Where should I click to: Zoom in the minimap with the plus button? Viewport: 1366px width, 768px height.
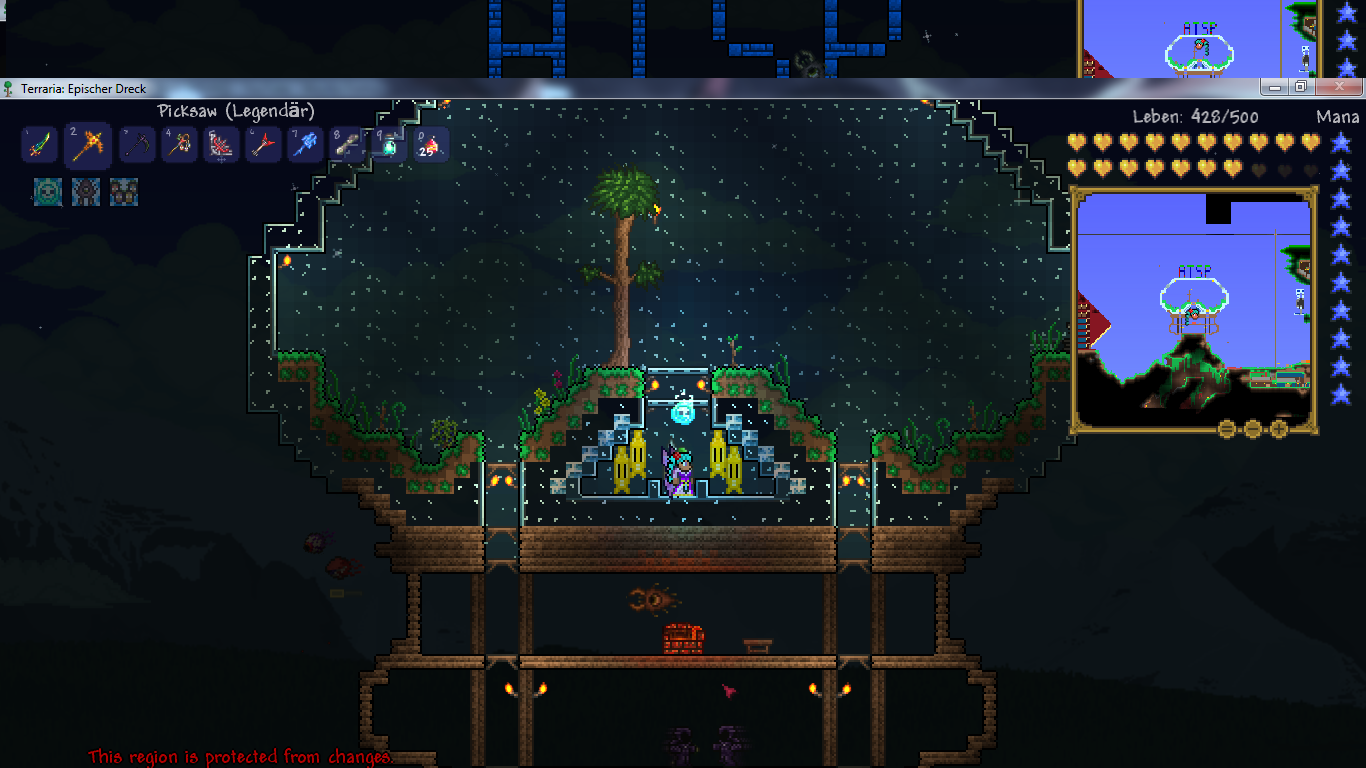(x=1278, y=429)
